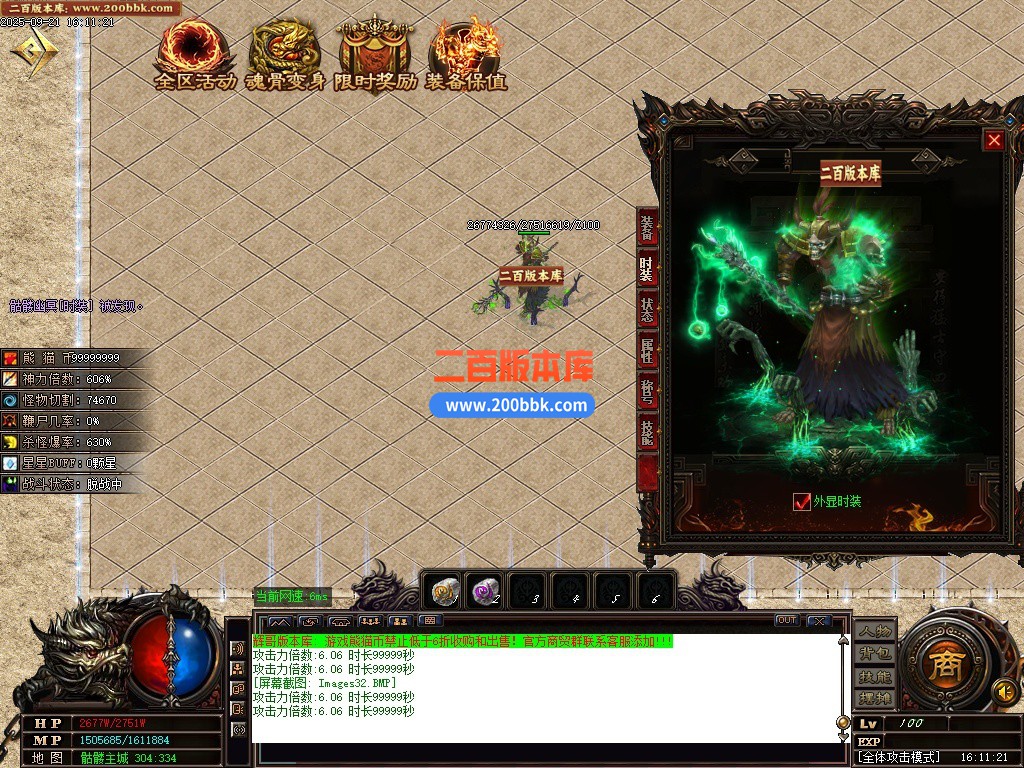Switch to the 技能 skills tab
The height and width of the screenshot is (768, 1024).
[647, 433]
